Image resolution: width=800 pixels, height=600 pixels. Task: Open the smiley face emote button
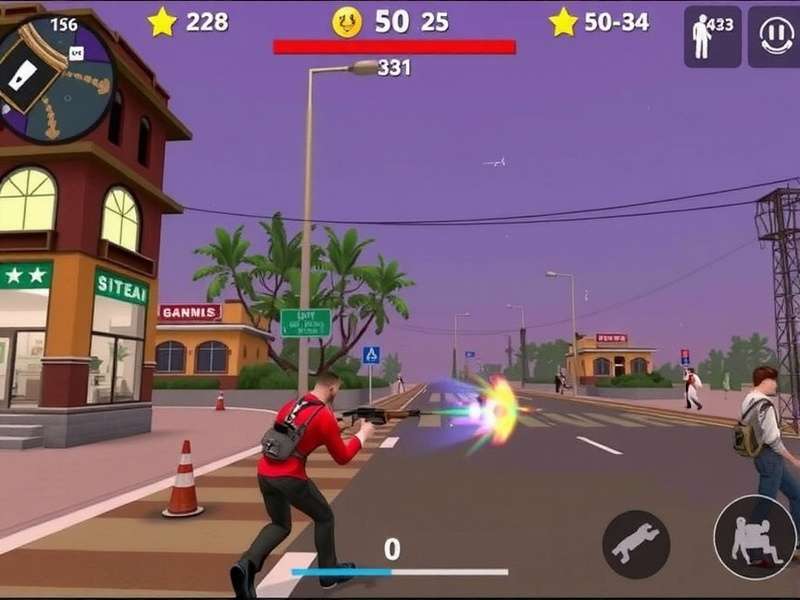[775, 36]
